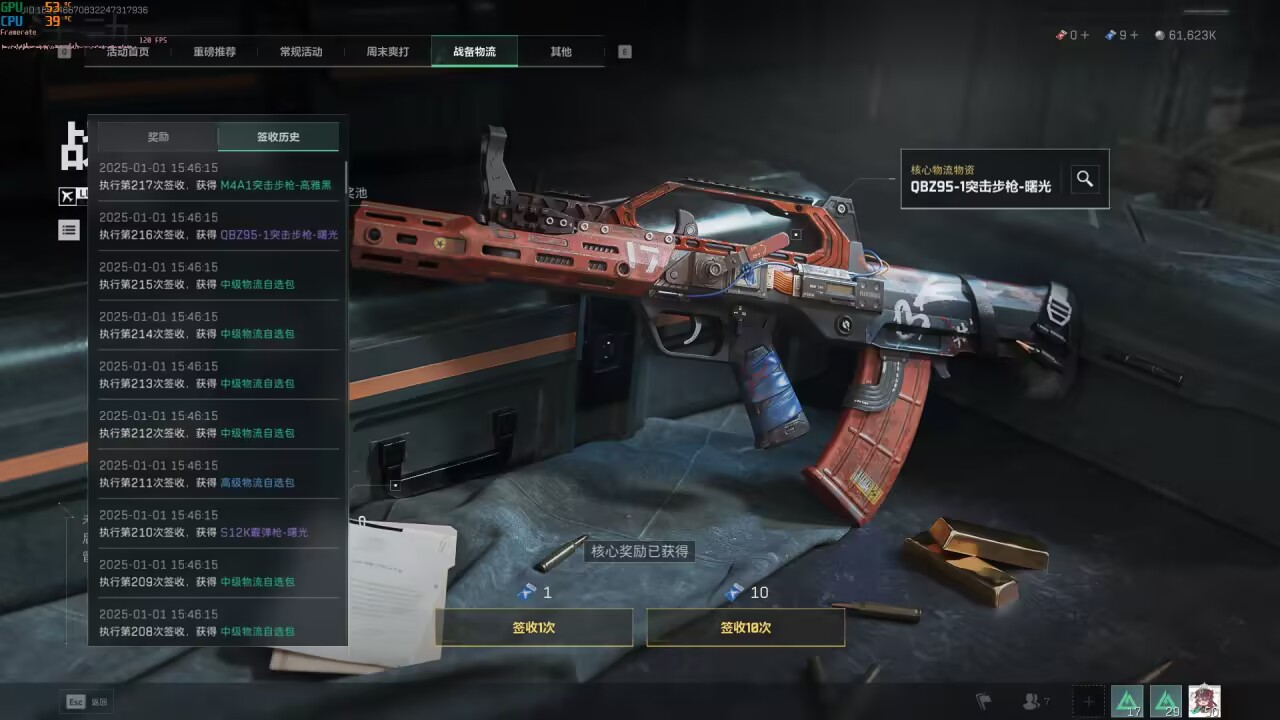The height and width of the screenshot is (720, 1280).
Task: Select the 常规活动 tab
Action: [301, 52]
